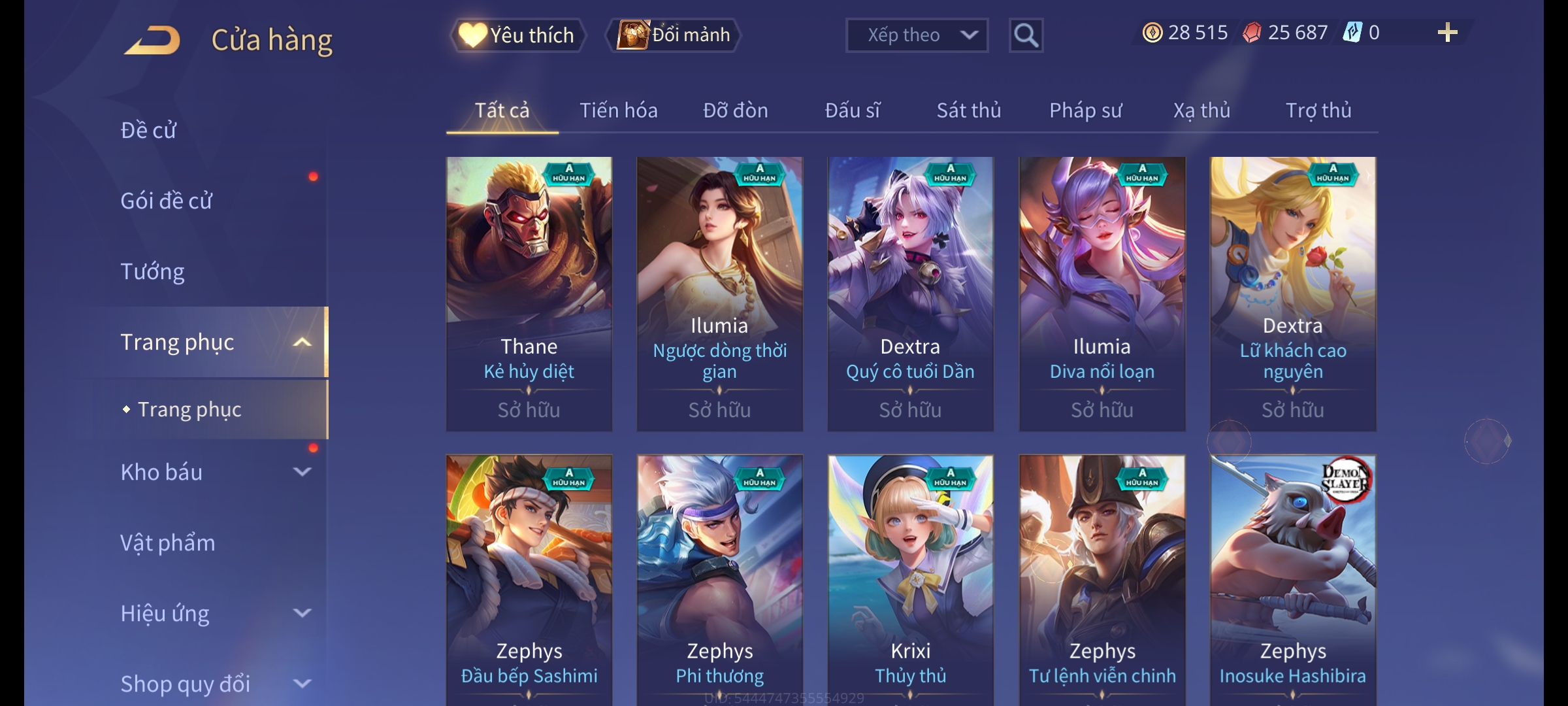The height and width of the screenshot is (706, 1568).
Task: Add currency with the plus button
Action: 1447,33
